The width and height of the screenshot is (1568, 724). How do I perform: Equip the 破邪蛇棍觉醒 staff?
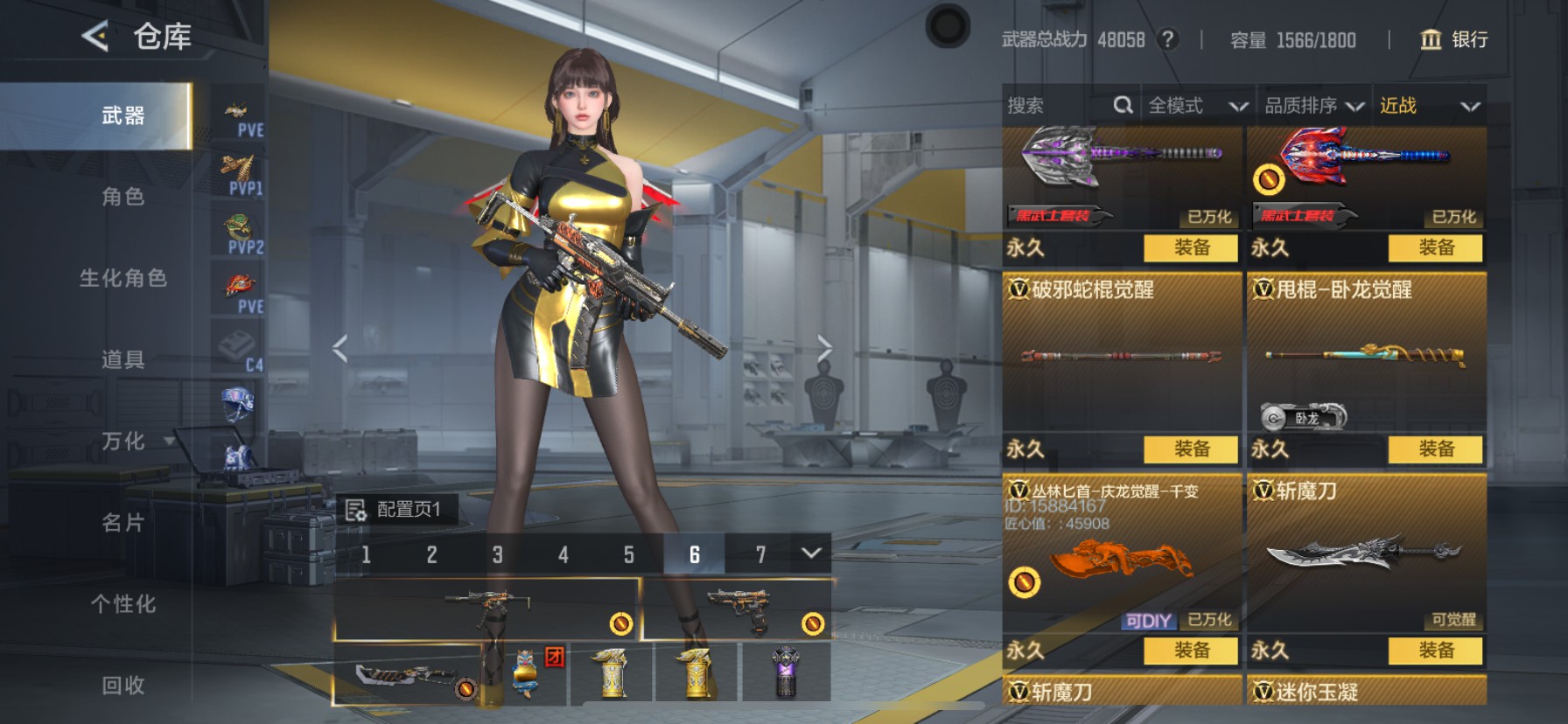coord(1191,449)
